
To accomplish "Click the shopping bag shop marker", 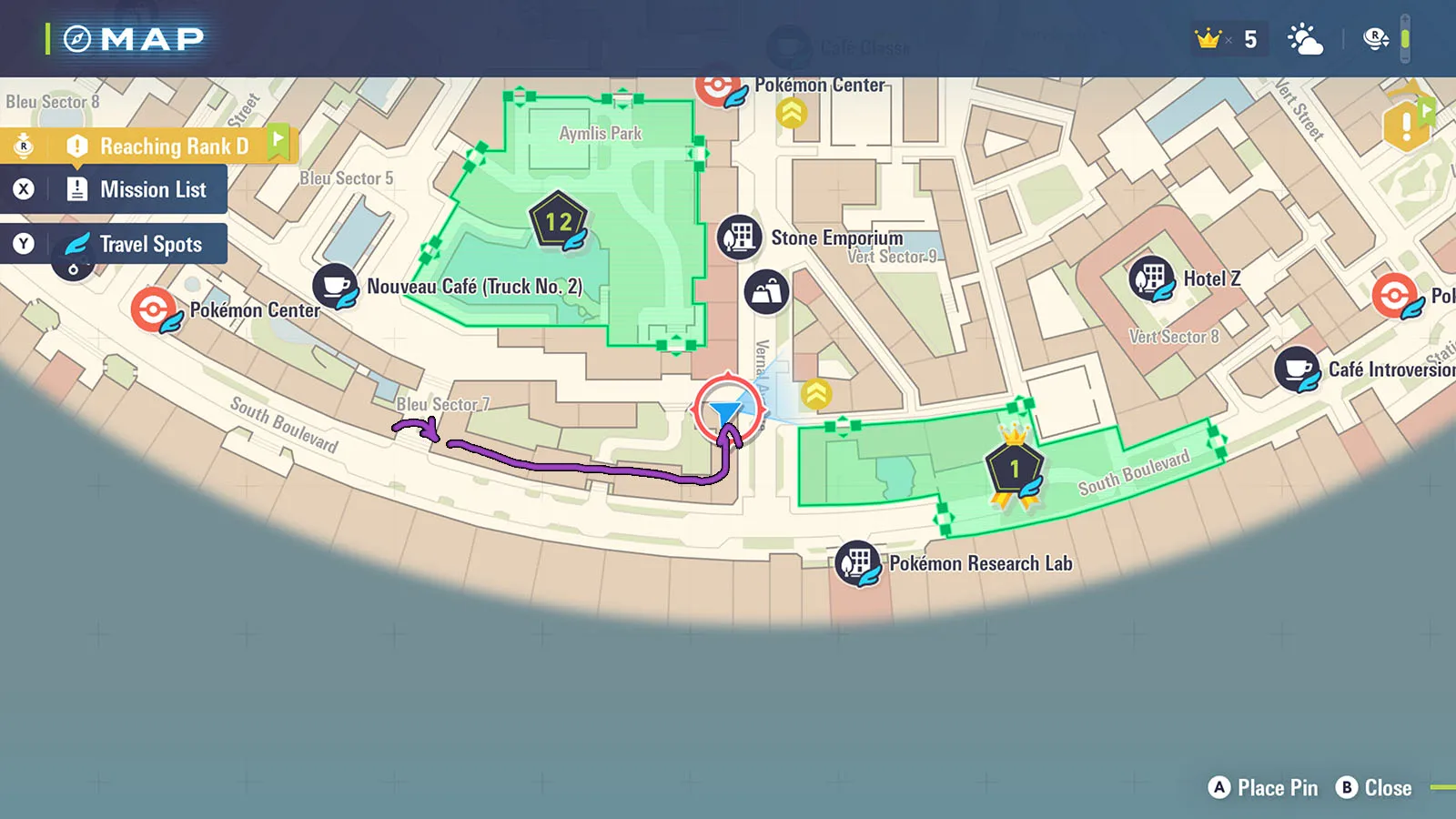I will [x=766, y=292].
